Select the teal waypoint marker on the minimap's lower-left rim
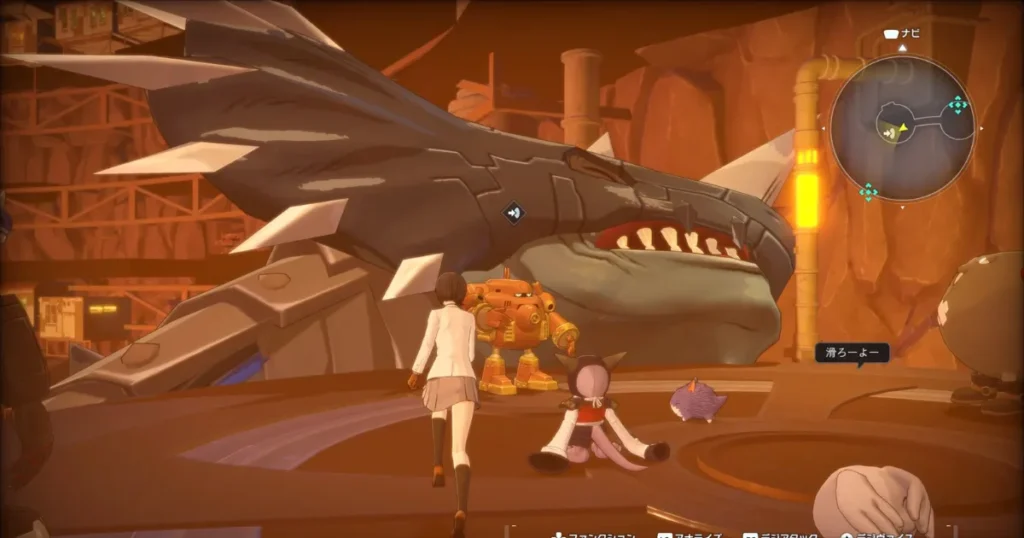This screenshot has width=1024, height=538. [x=867, y=191]
